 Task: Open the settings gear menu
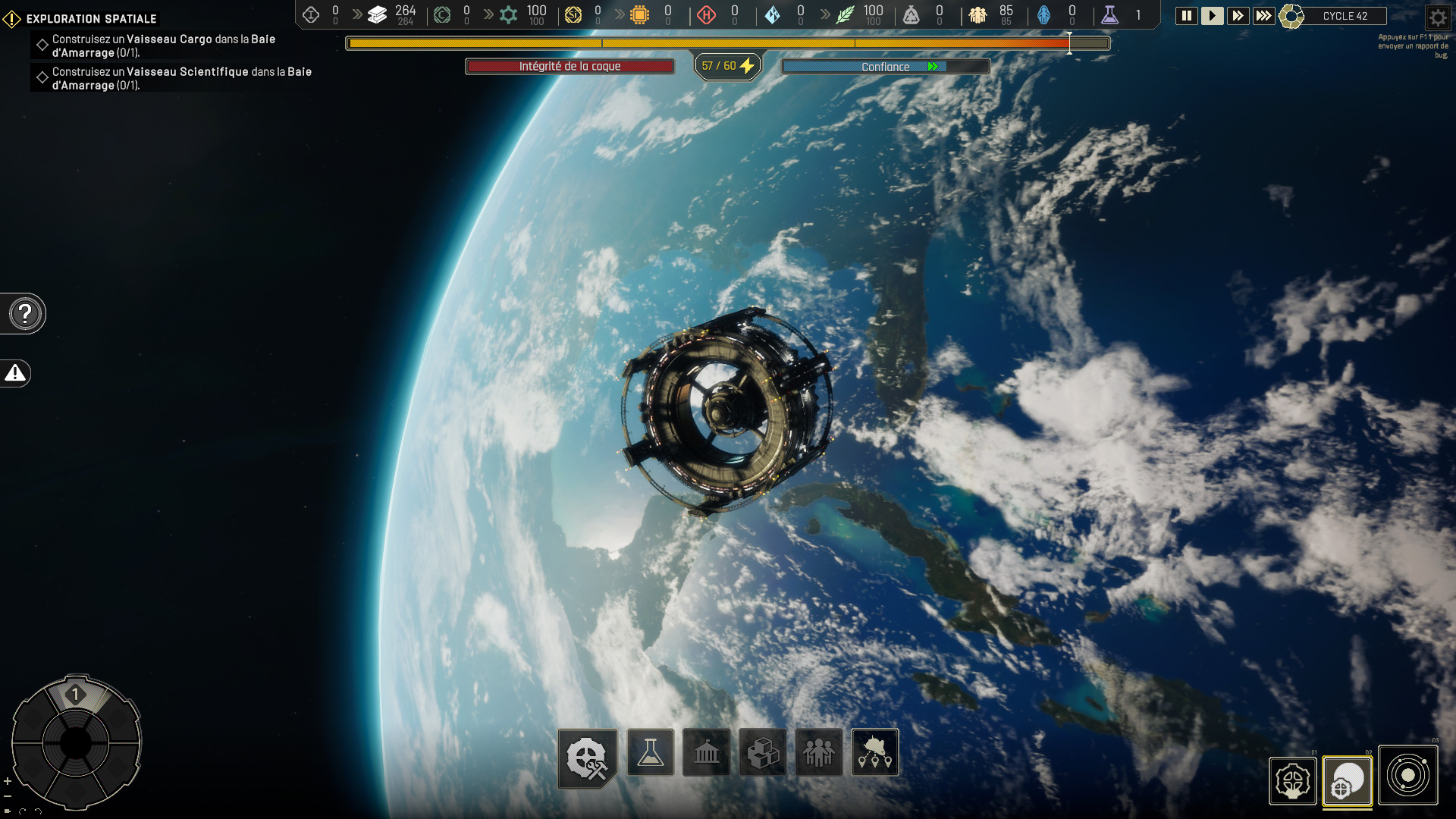pyautogui.click(x=1438, y=17)
